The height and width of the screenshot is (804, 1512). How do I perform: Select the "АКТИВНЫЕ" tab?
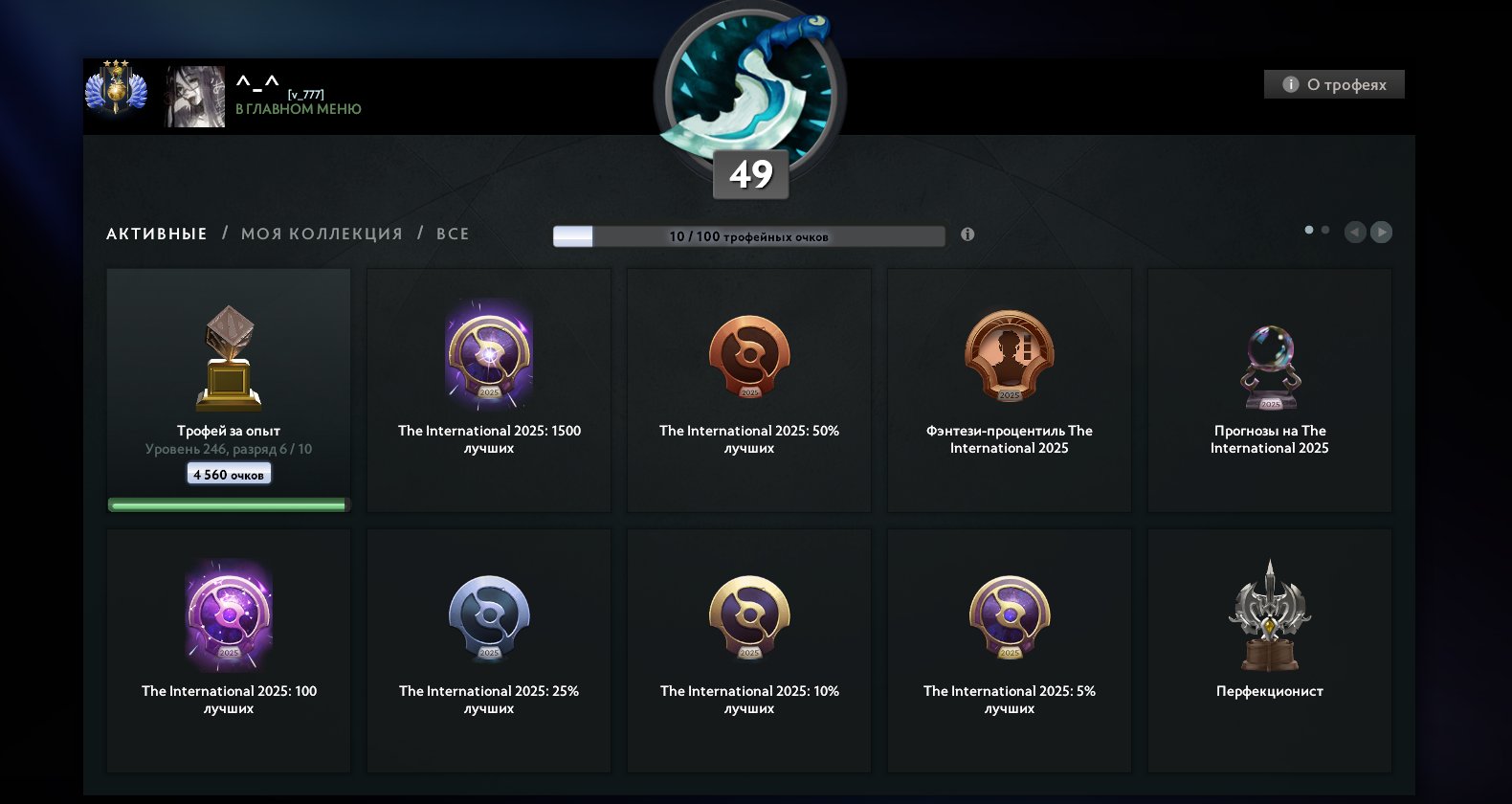156,234
